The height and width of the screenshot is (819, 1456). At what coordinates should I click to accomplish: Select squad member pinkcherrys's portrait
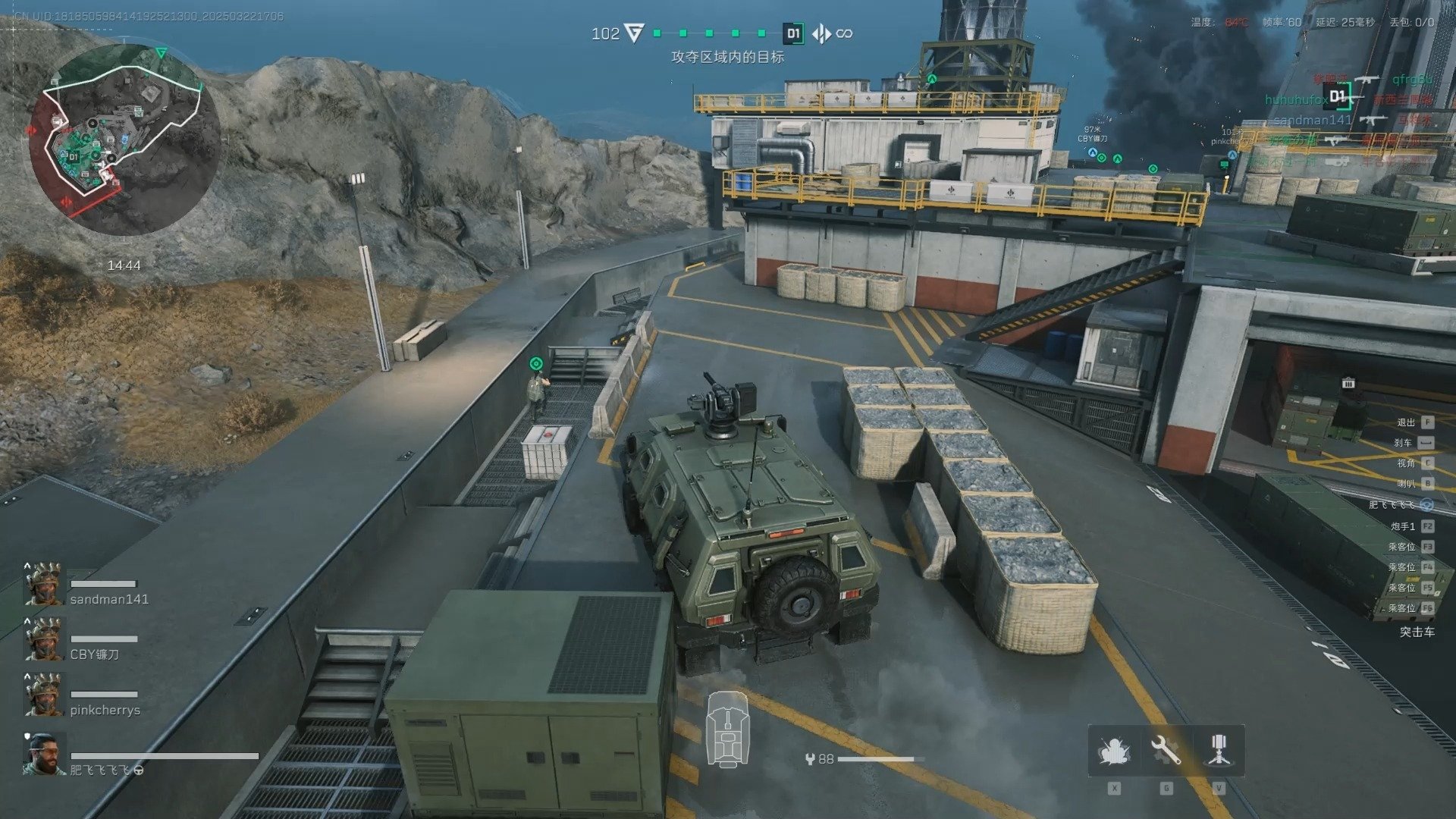click(x=43, y=695)
